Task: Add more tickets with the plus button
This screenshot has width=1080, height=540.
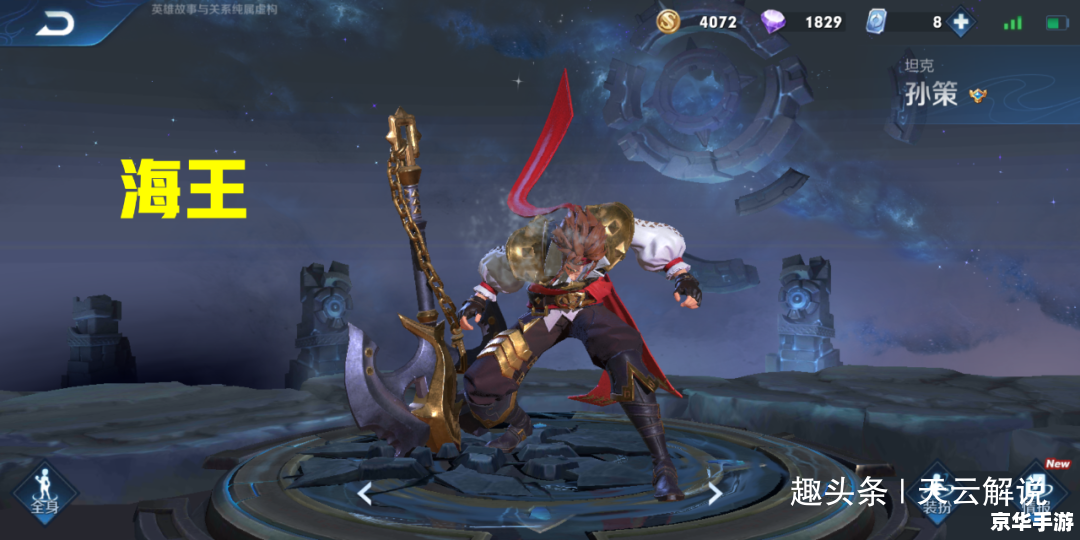Action: pyautogui.click(x=960, y=22)
